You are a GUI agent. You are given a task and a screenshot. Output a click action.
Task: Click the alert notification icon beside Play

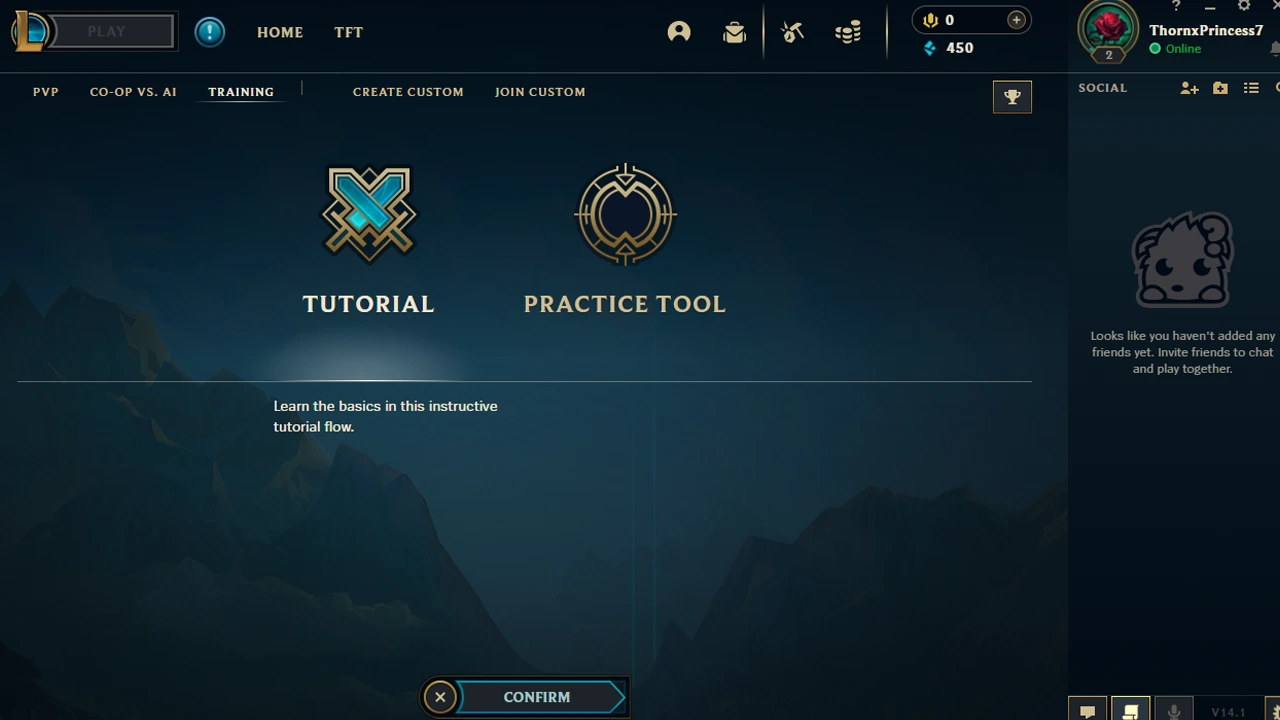tap(210, 31)
